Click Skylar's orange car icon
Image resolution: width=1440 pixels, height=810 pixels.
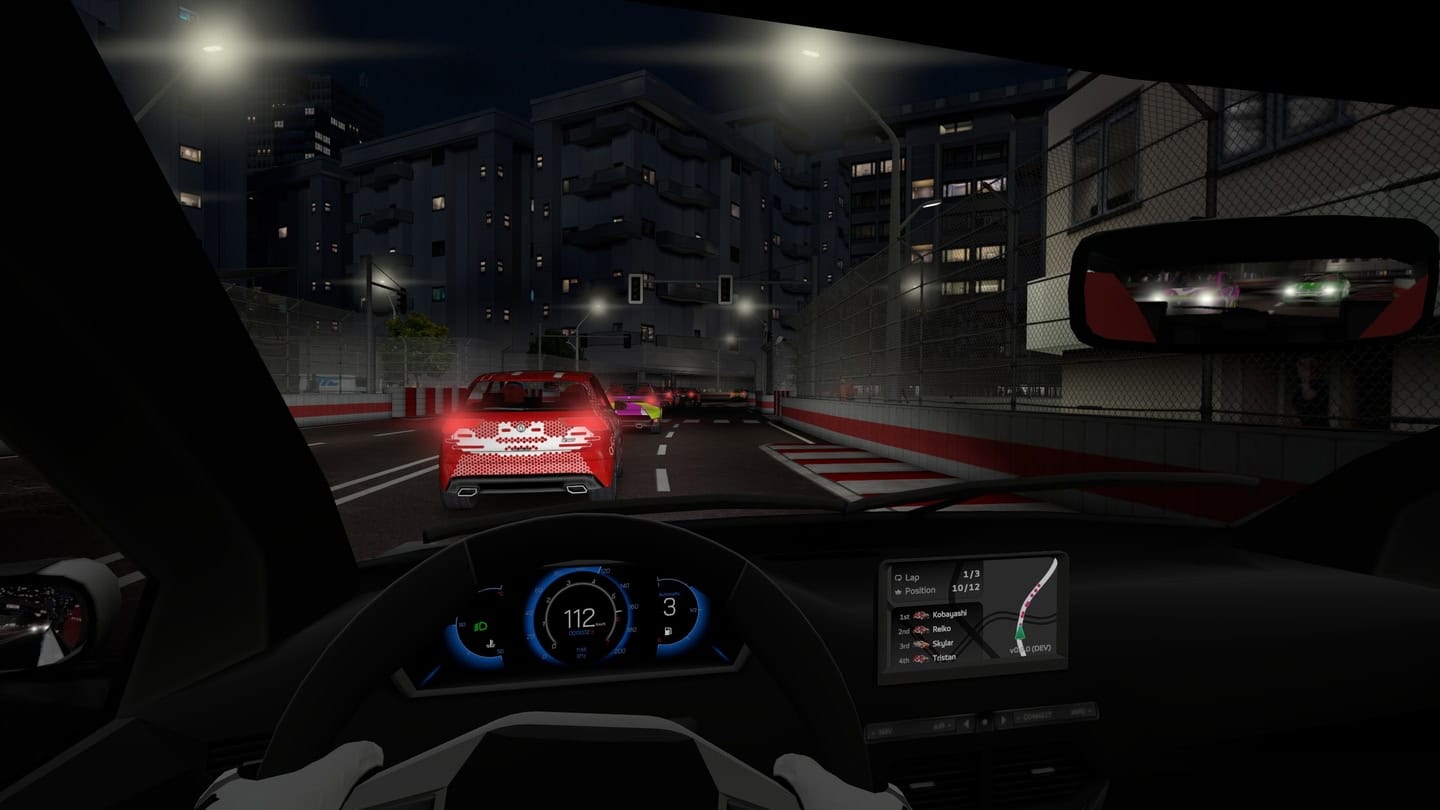pos(922,643)
